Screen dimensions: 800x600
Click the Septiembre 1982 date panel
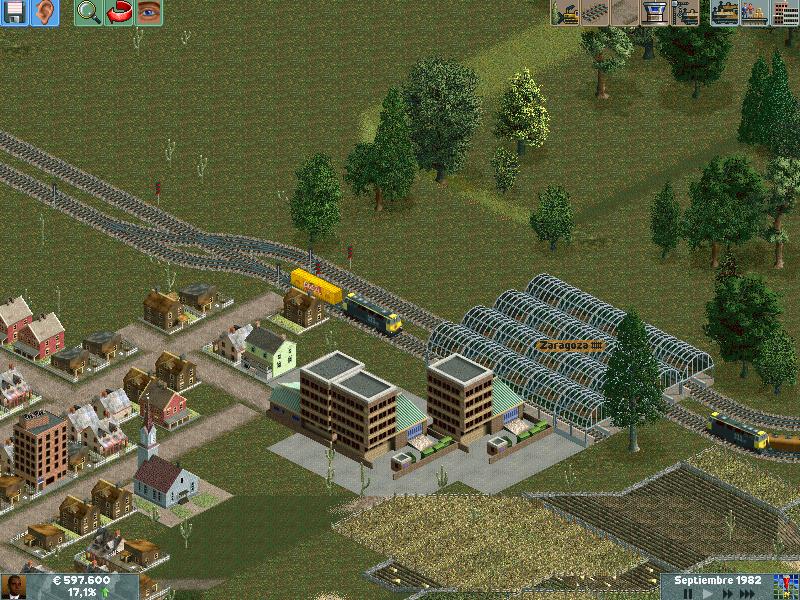[717, 580]
